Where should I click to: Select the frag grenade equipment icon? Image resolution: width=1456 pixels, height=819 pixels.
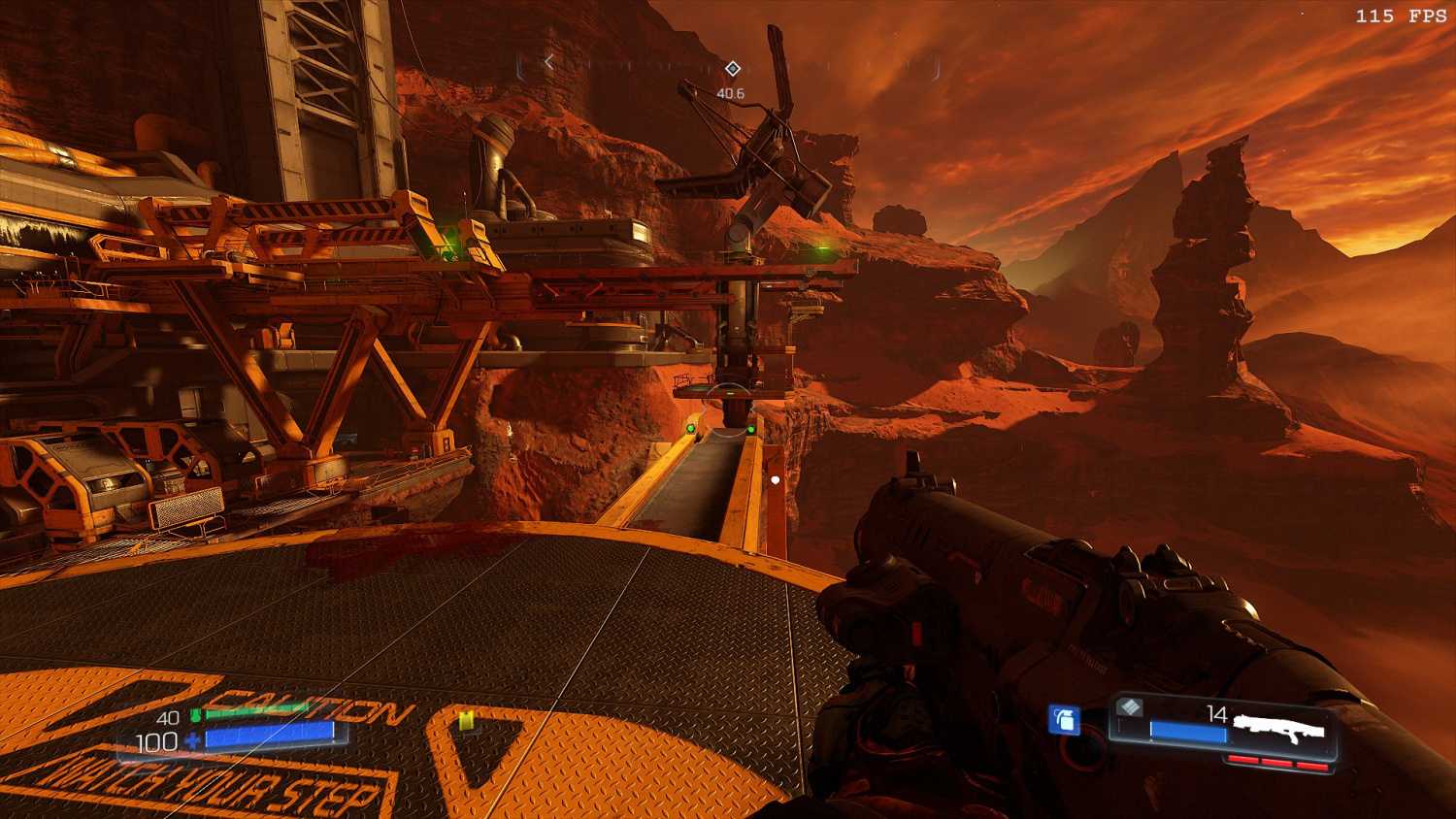coord(1065,719)
